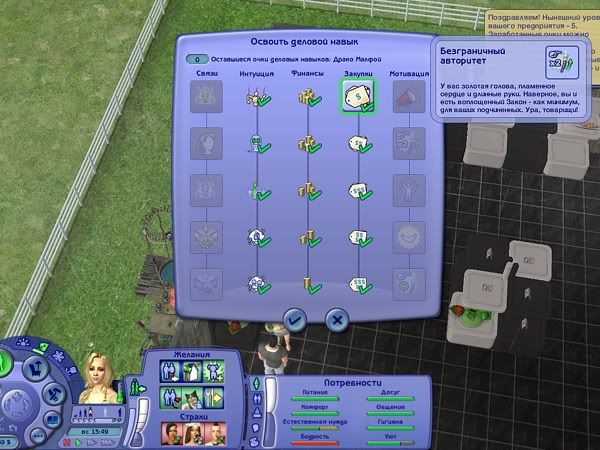
Task: Choose the locked top perk under Связи
Action: [205, 97]
